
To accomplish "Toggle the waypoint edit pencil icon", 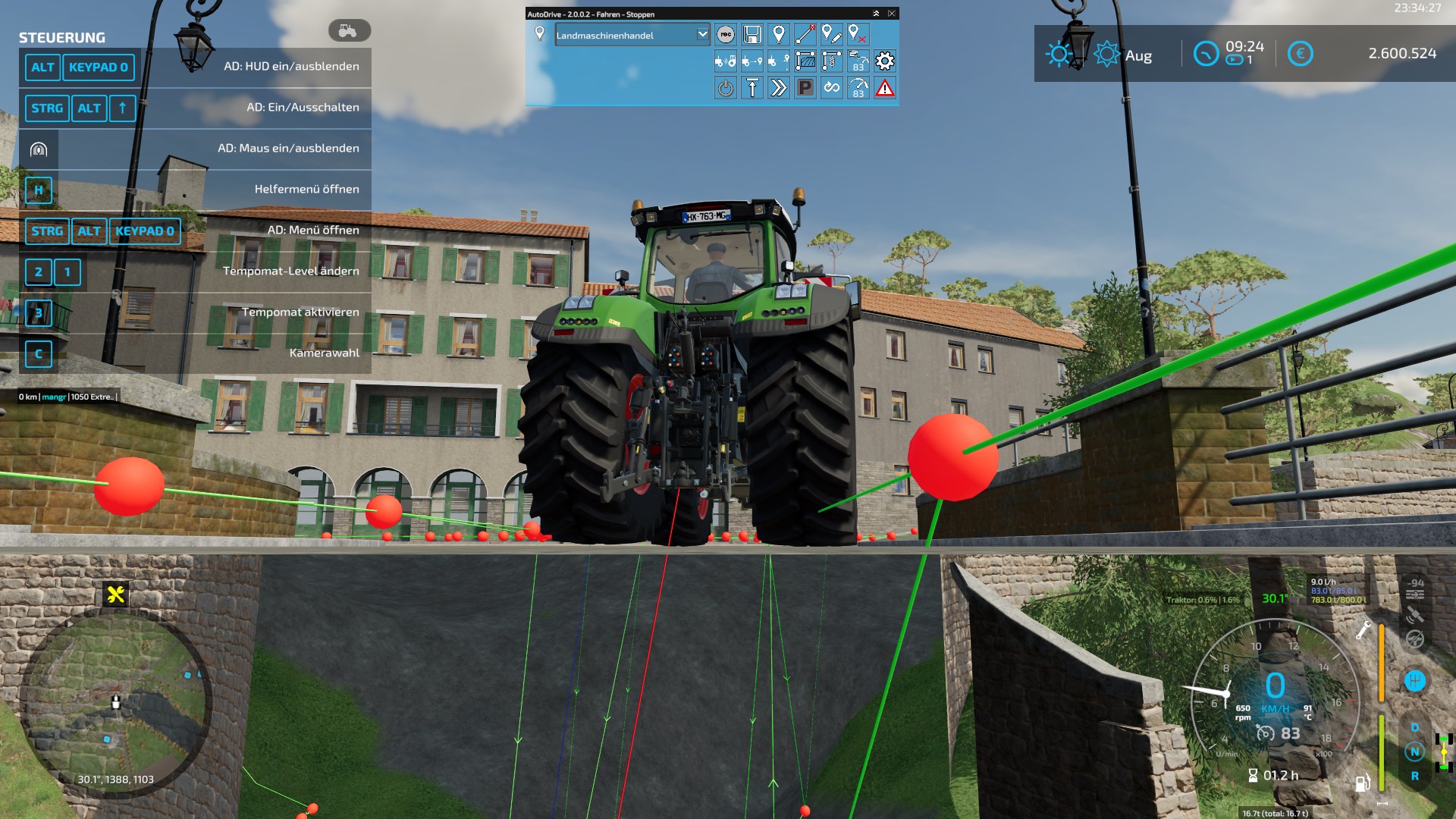I will (832, 34).
